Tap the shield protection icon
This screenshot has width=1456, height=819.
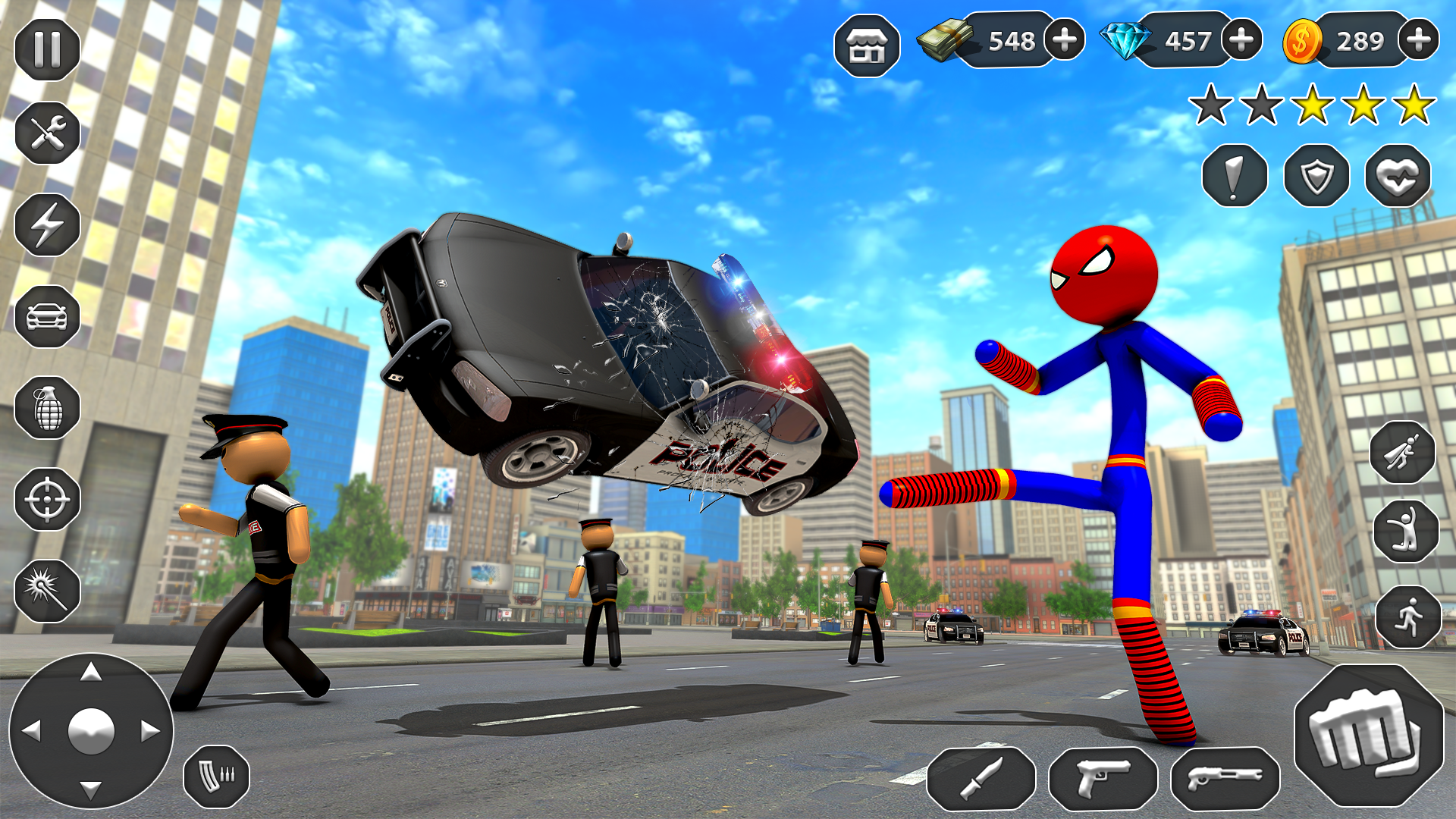pyautogui.click(x=1318, y=176)
